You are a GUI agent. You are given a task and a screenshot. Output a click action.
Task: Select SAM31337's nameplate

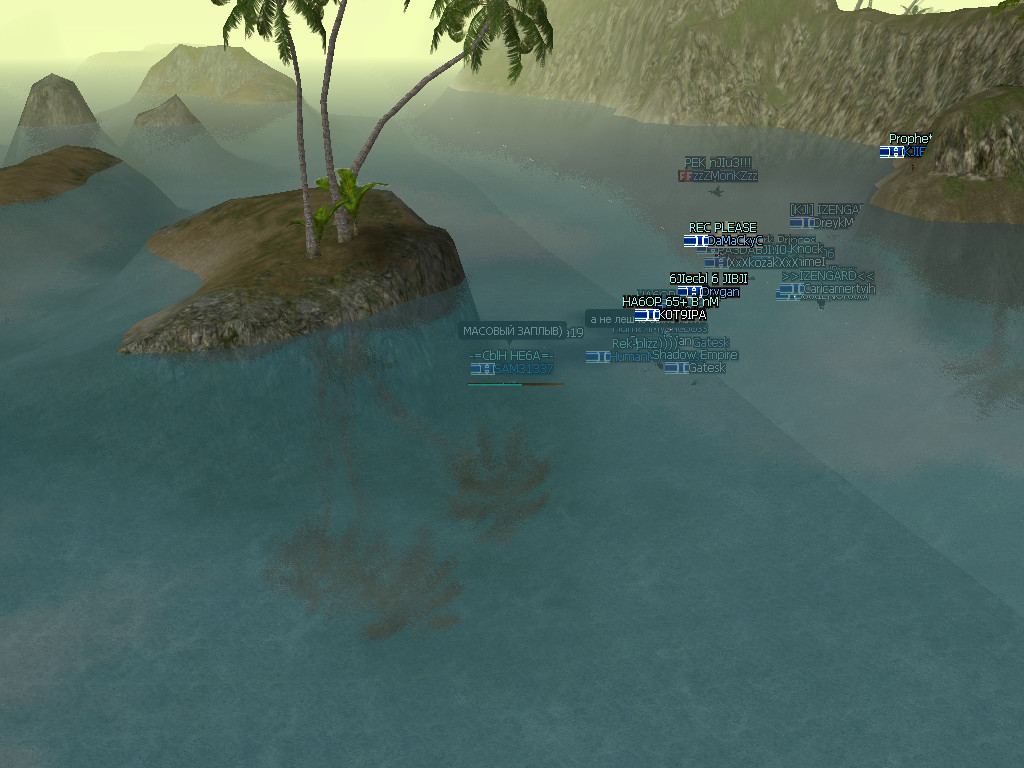click(523, 369)
